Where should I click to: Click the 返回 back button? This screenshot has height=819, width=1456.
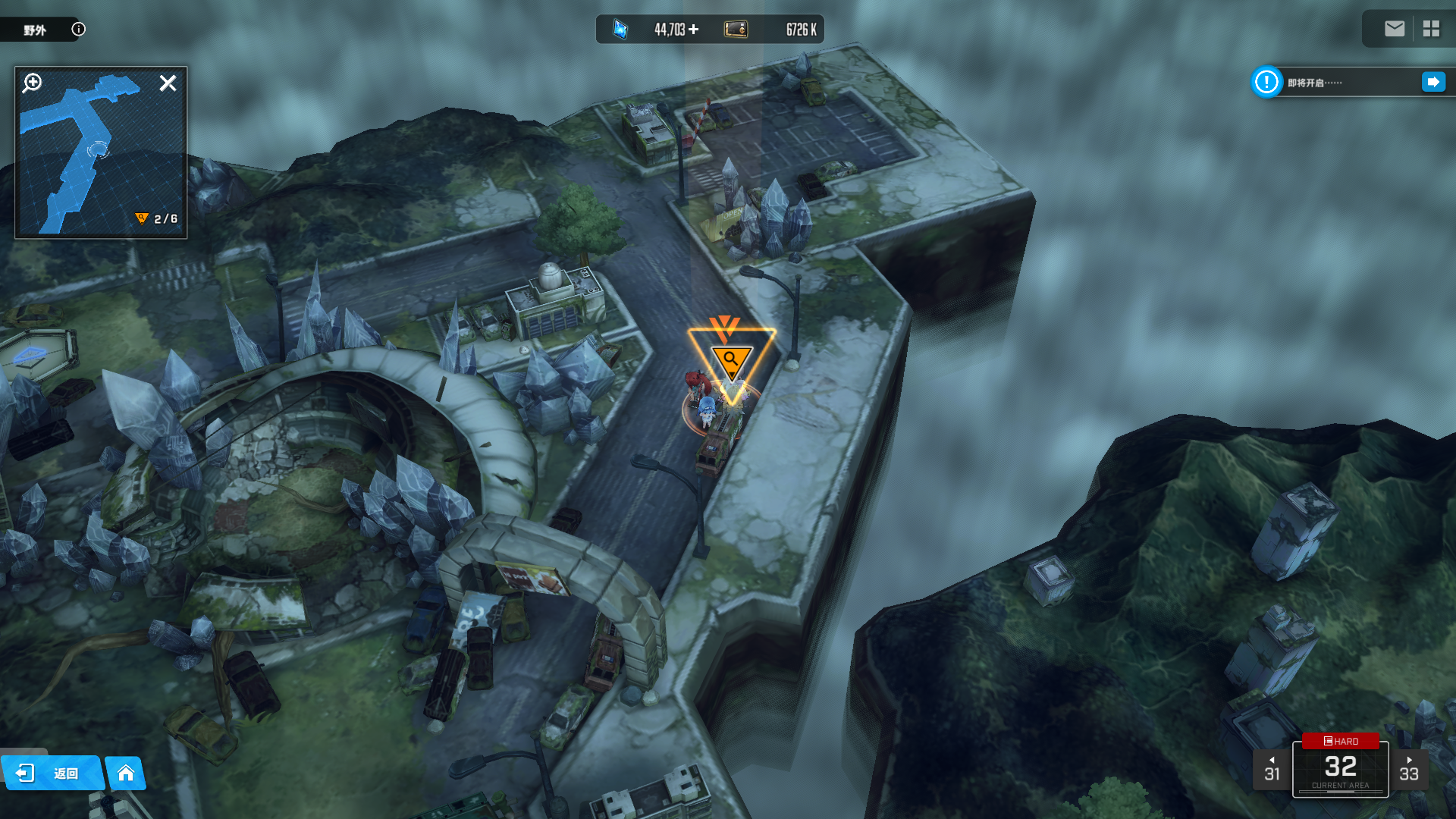[51, 773]
